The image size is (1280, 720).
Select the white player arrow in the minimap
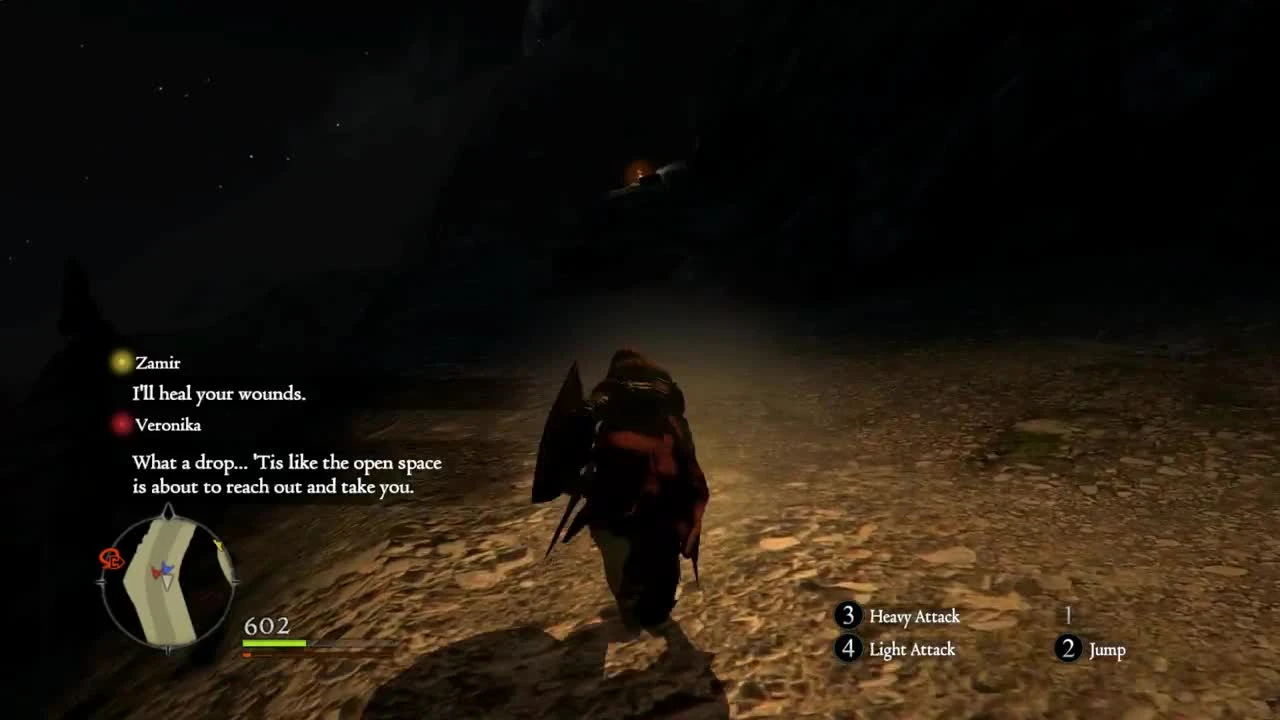pos(167,581)
